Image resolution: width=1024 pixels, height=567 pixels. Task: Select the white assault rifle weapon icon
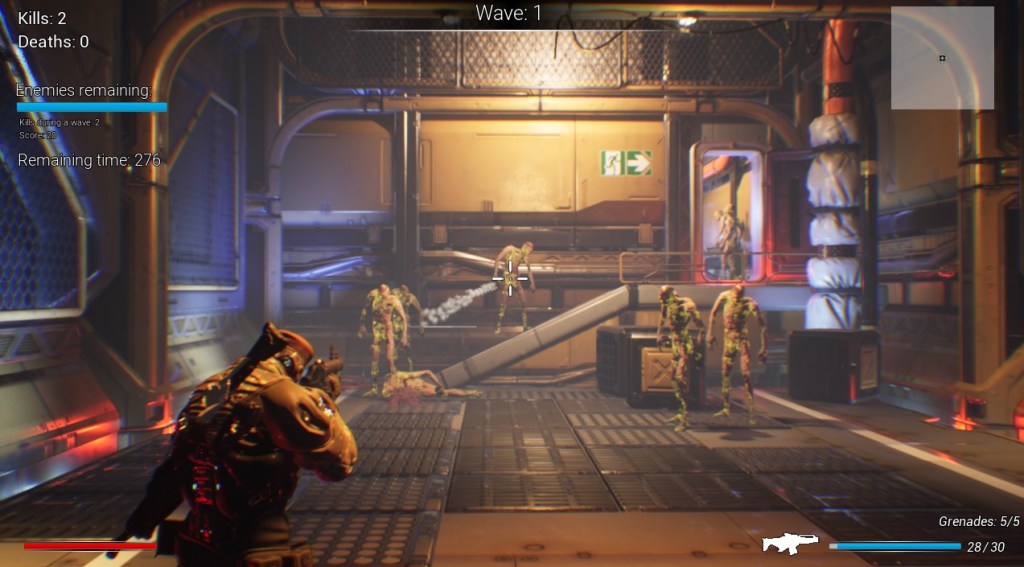[790, 543]
